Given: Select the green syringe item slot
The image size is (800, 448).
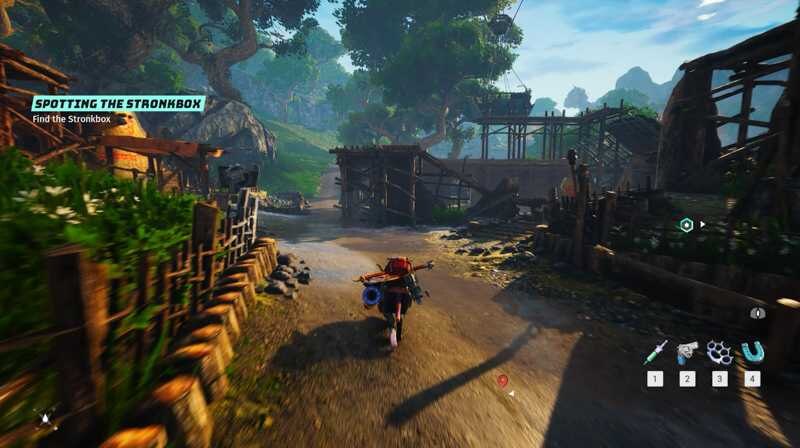Looking at the screenshot, I should click(x=655, y=351).
